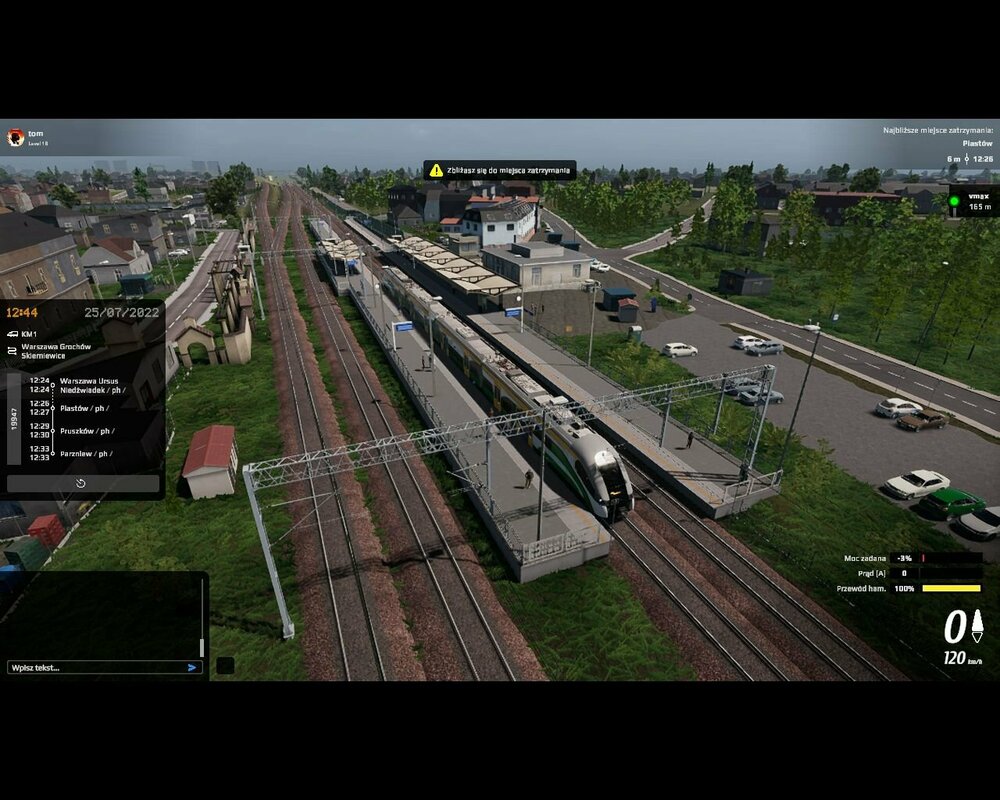Send the chat message with the arrow button
The image size is (1000, 800).
(192, 667)
